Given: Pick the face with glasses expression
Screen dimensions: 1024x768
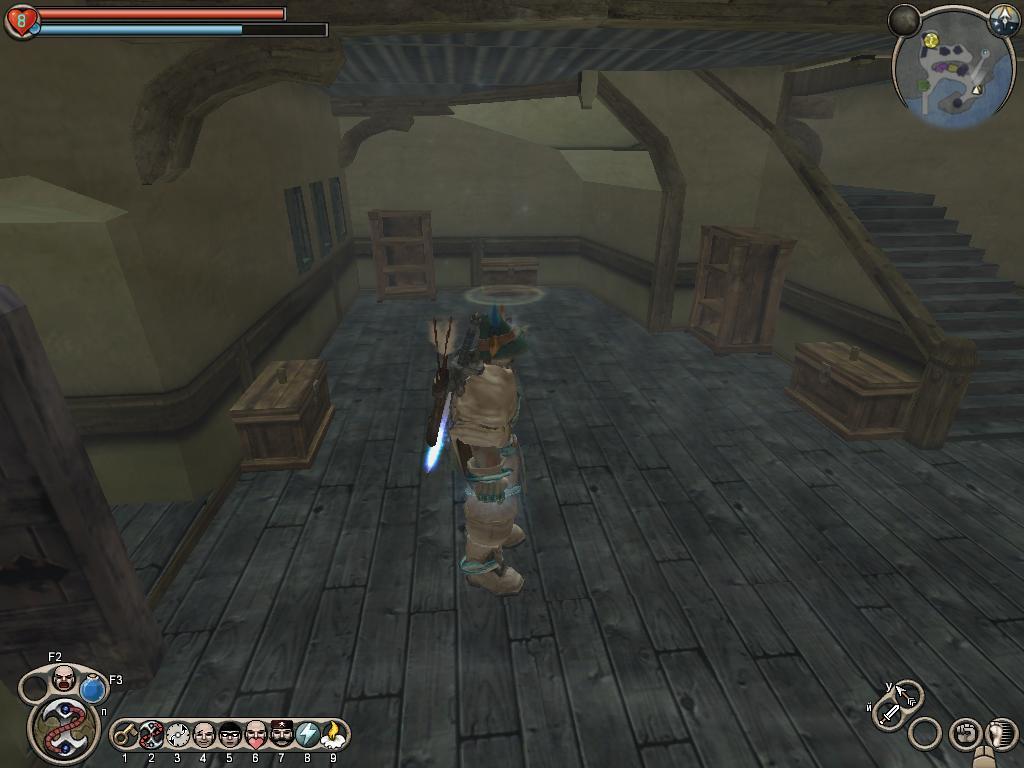Looking at the screenshot, I should point(229,735).
